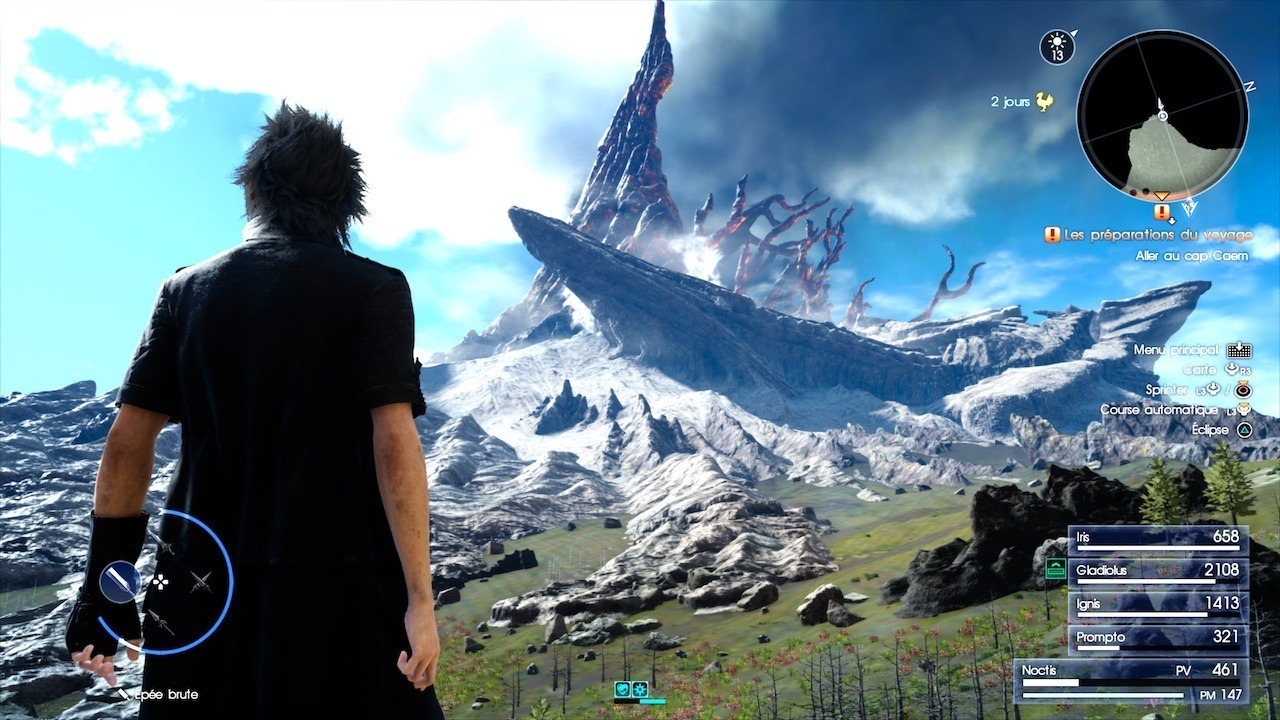
Task: Pick Ignis in the party list
Action: [1157, 606]
